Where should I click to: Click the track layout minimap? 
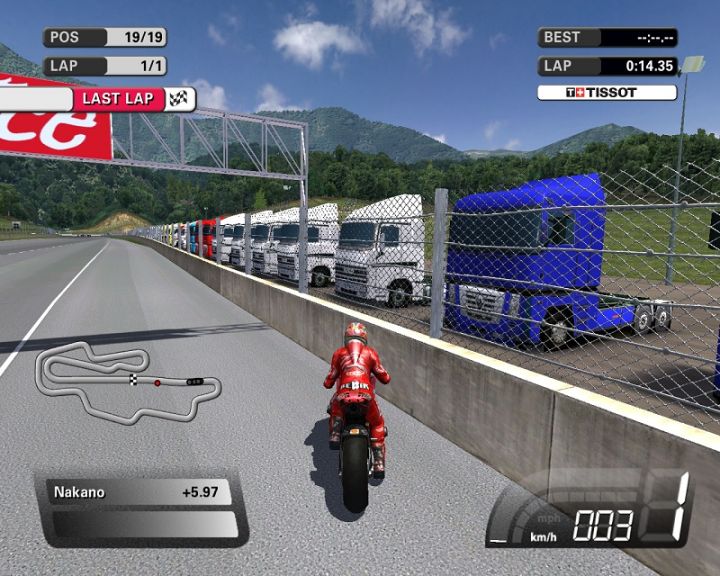click(x=124, y=372)
